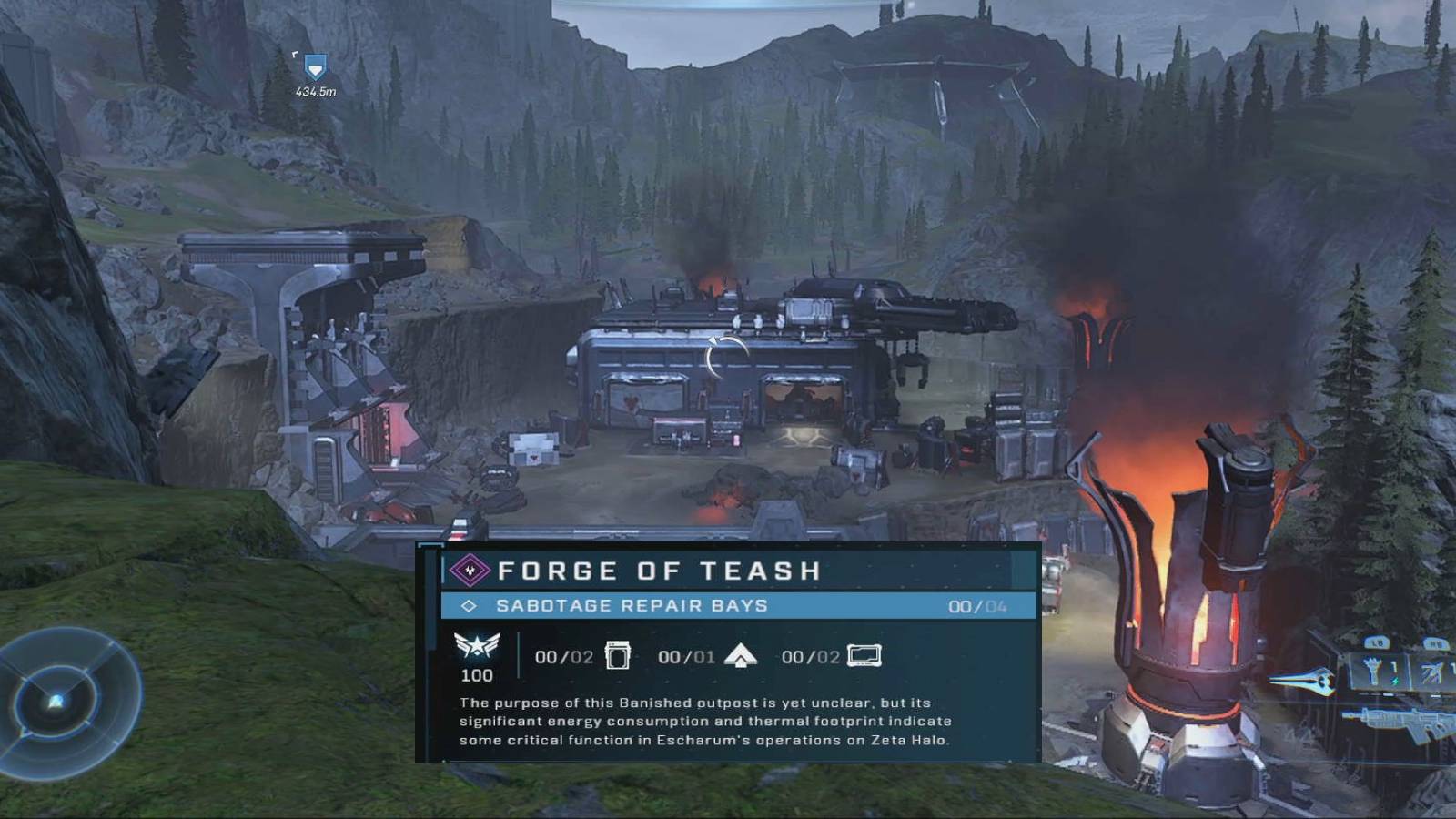Select the UNSC audio log datapad icon
Image resolution: width=1456 pixels, height=819 pixels.
863,657
